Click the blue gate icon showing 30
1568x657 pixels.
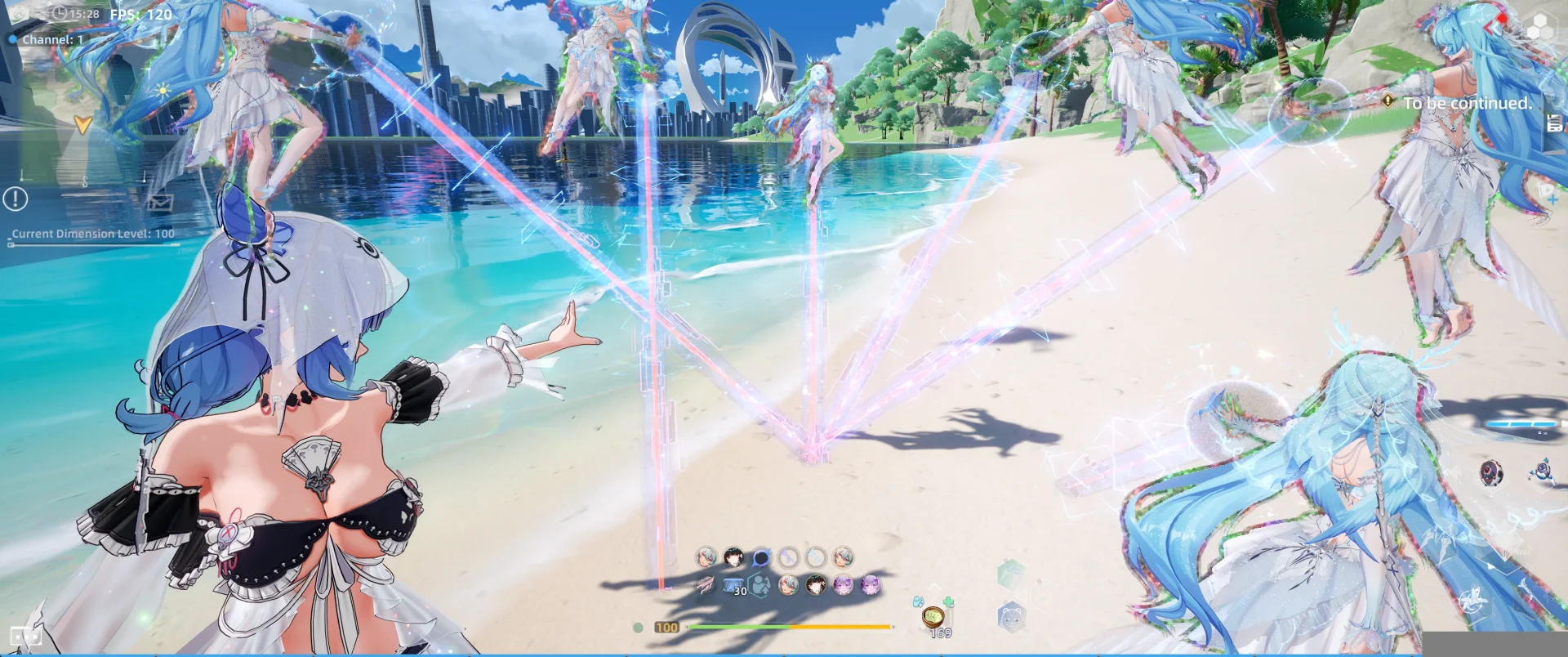734,585
